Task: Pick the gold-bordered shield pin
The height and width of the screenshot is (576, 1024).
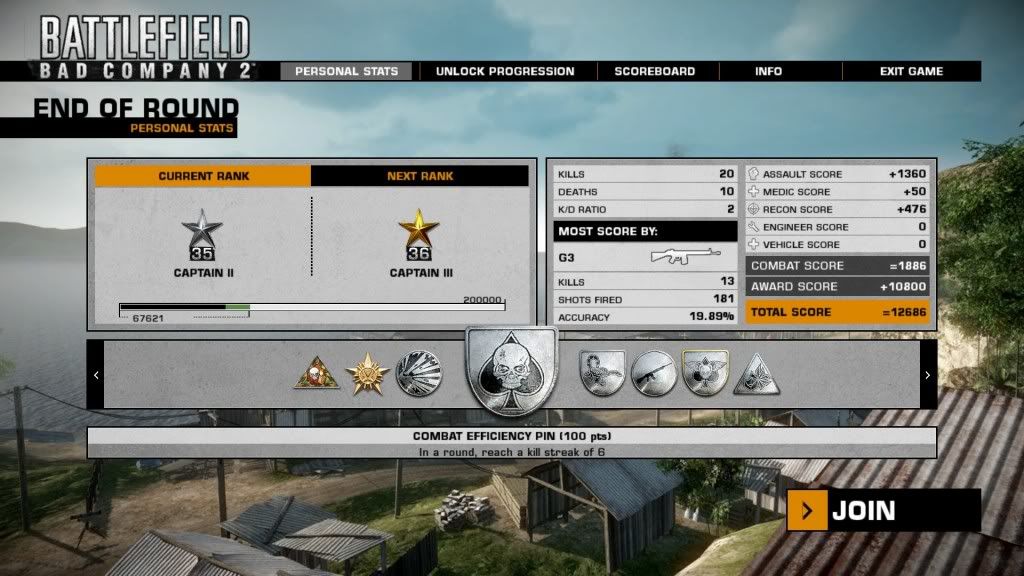Action: point(703,373)
